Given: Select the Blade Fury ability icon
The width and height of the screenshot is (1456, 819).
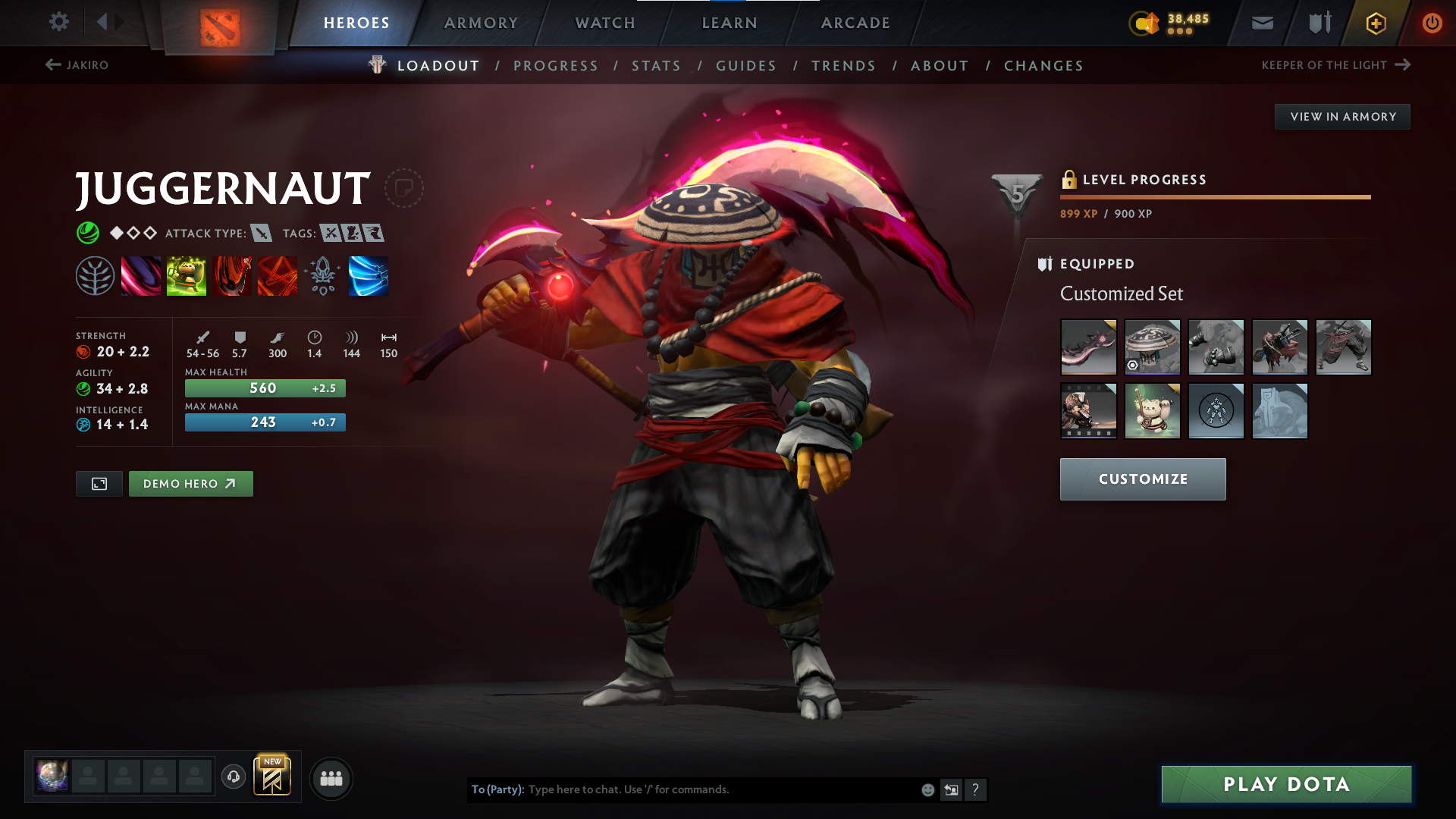Looking at the screenshot, I should pos(141,275).
